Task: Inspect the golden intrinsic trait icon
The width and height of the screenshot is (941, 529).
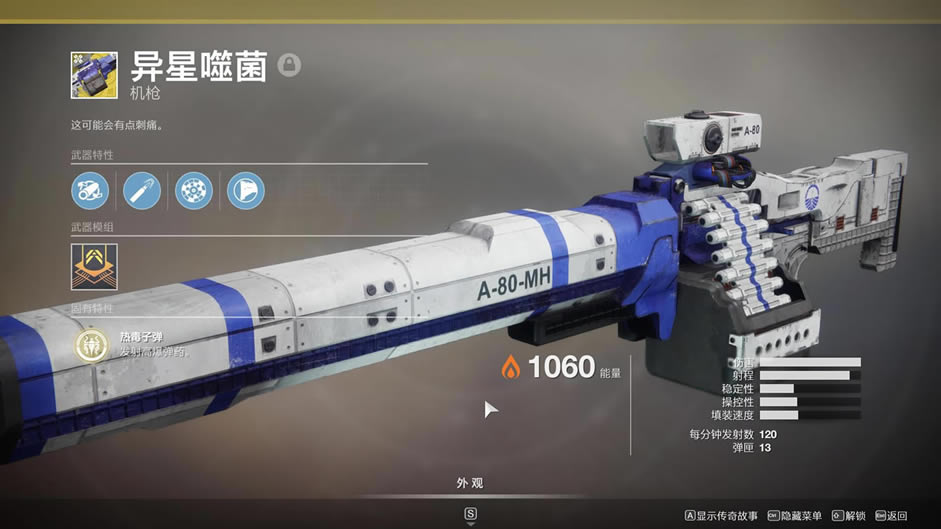Action: coord(94,346)
